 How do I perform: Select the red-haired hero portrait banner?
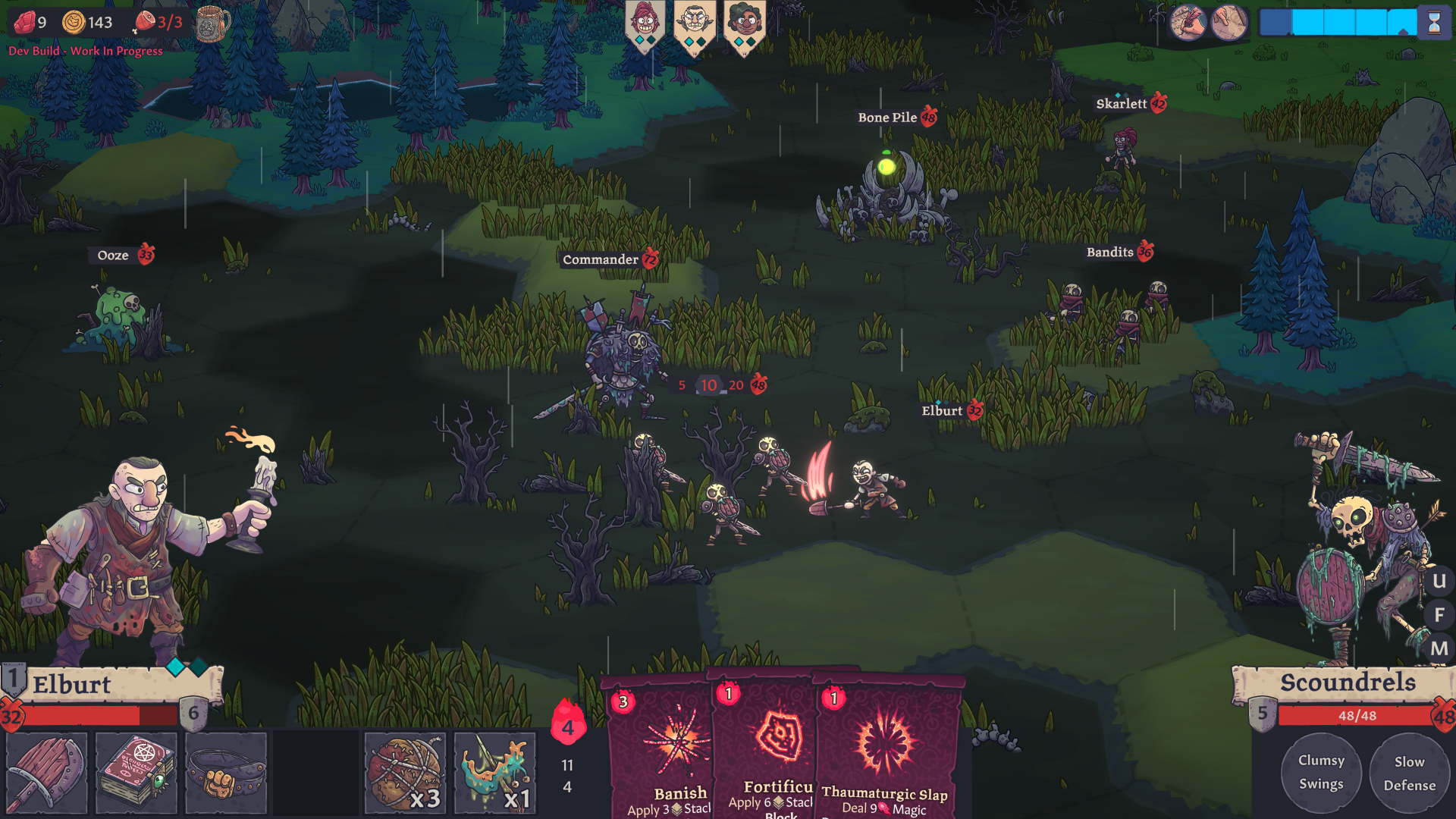pyautogui.click(x=645, y=24)
